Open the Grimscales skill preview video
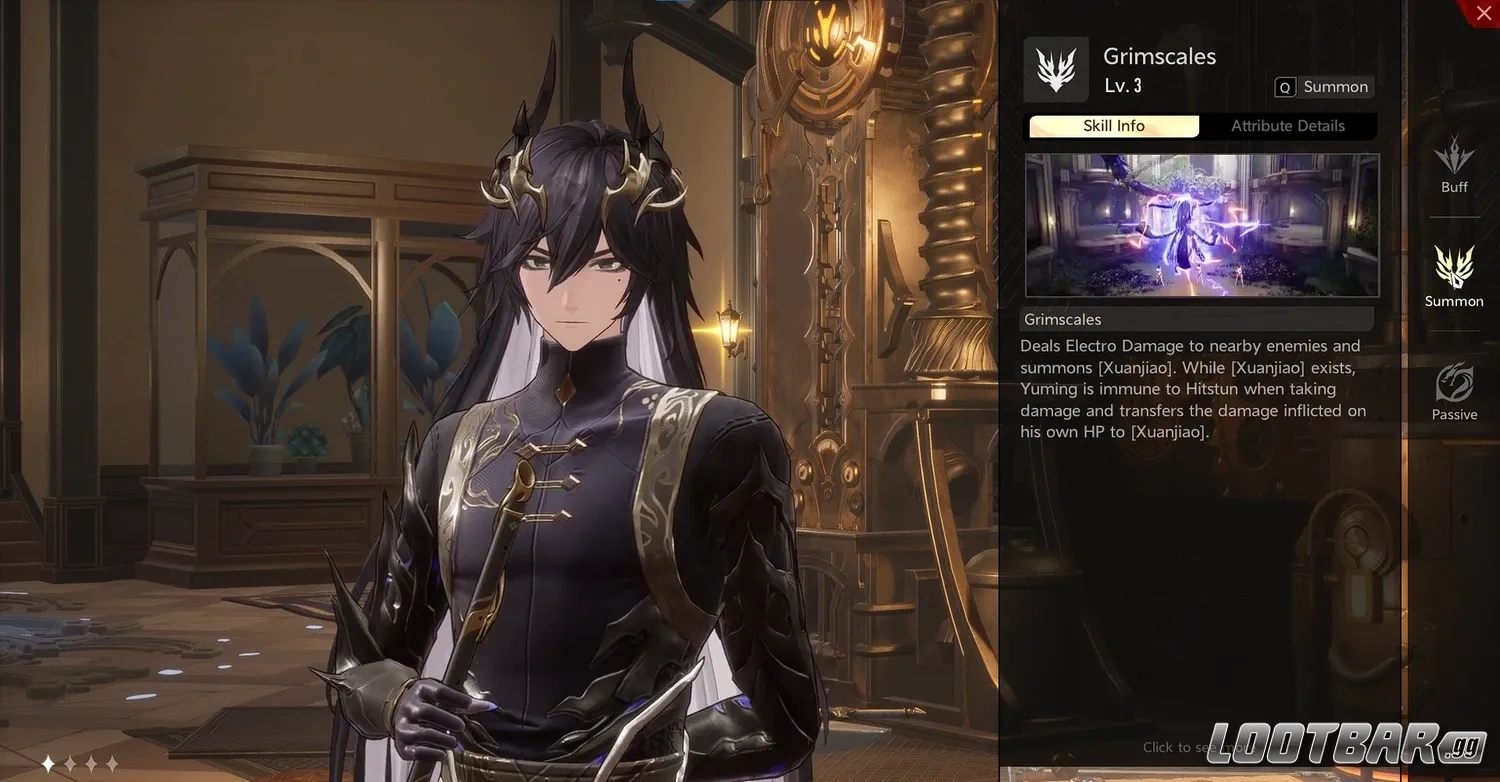1500x782 pixels. pos(1201,225)
